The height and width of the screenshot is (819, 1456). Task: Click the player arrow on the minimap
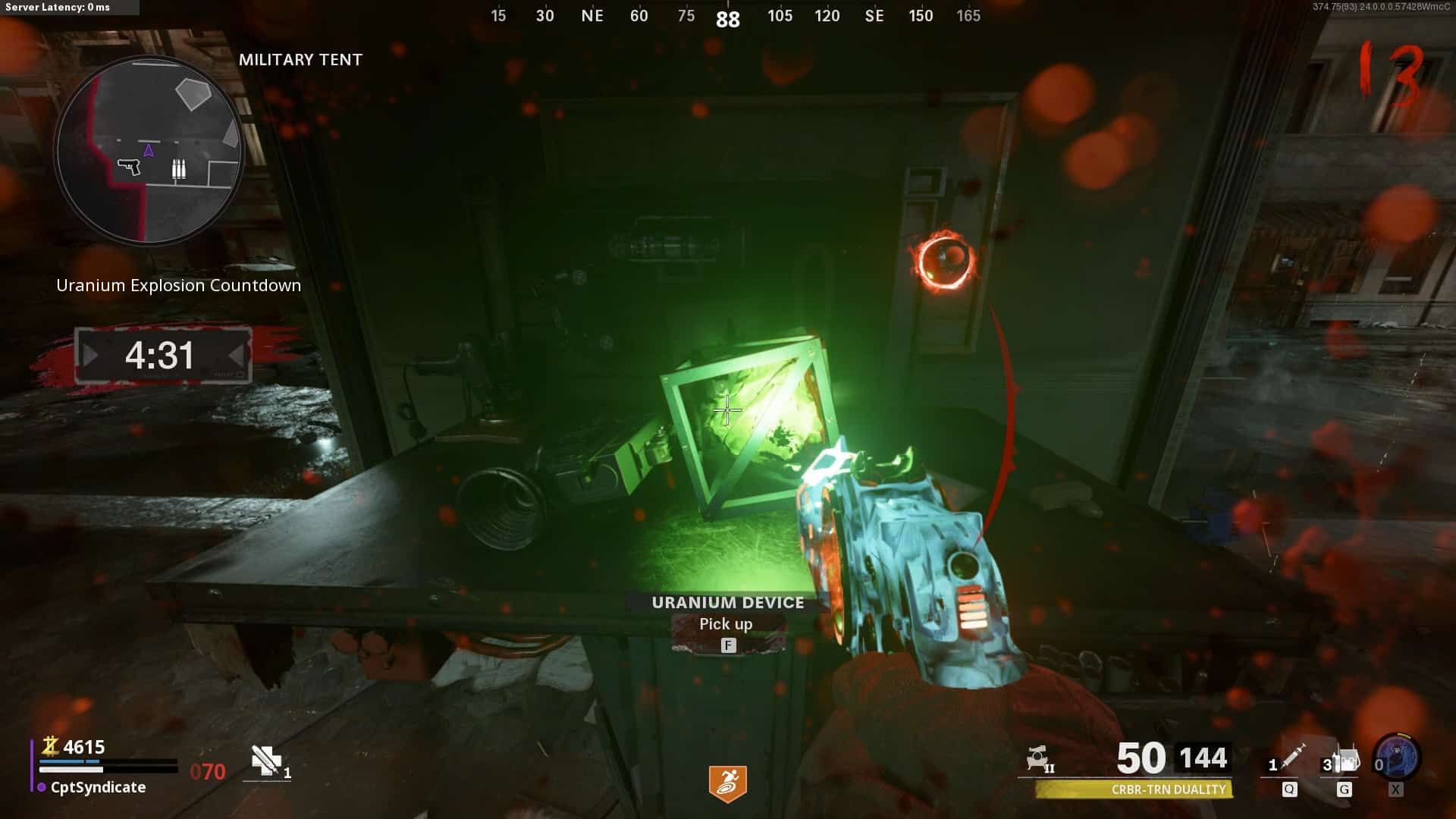[149, 150]
